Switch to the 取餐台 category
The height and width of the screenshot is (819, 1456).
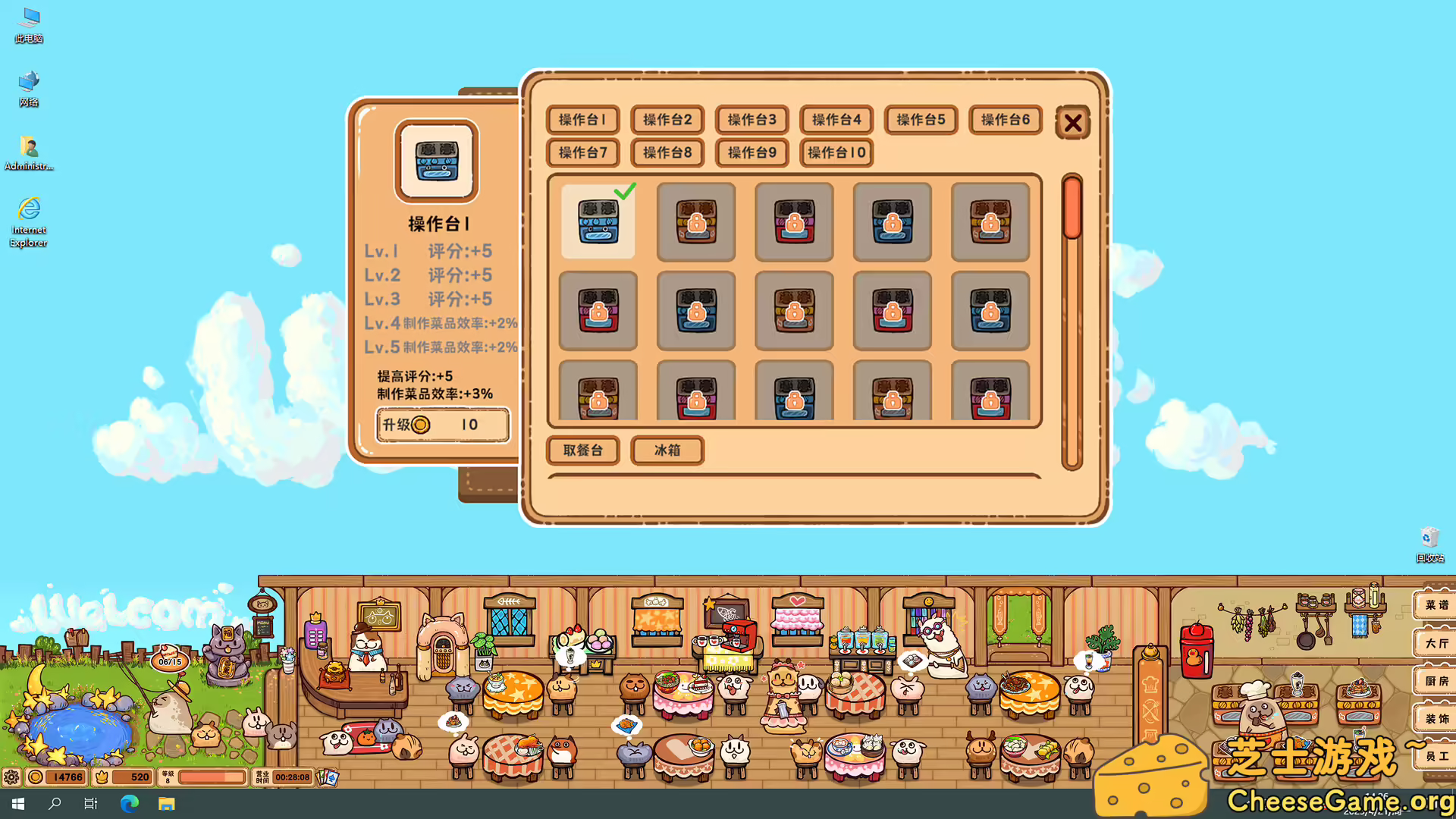coord(582,450)
